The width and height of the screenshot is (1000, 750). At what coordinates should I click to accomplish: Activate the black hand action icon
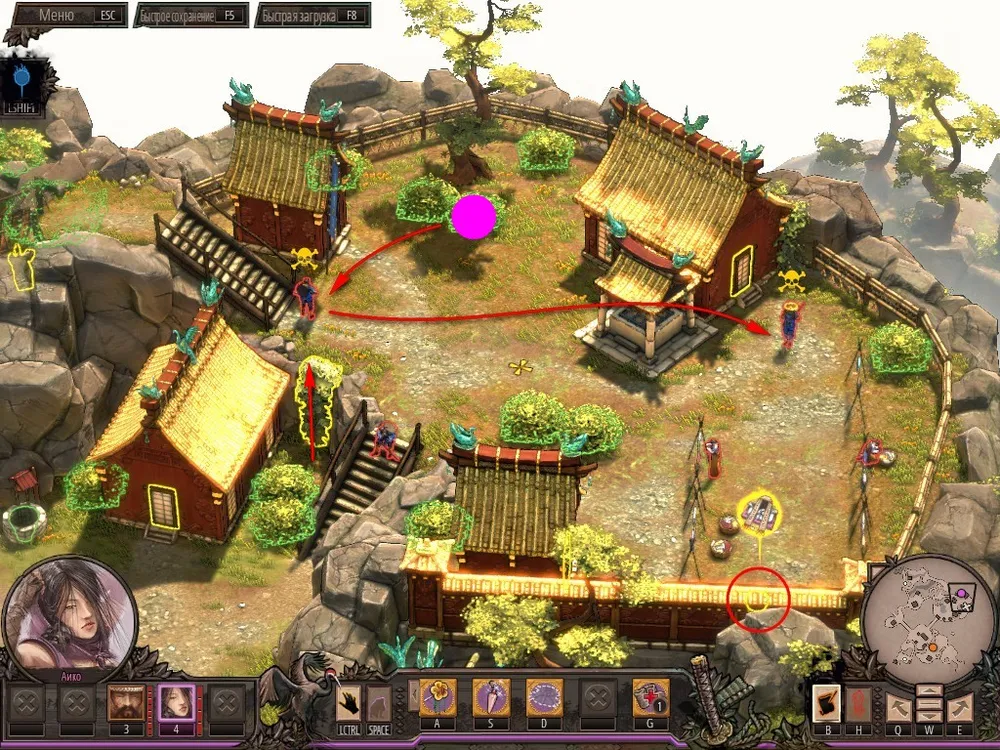[348, 701]
